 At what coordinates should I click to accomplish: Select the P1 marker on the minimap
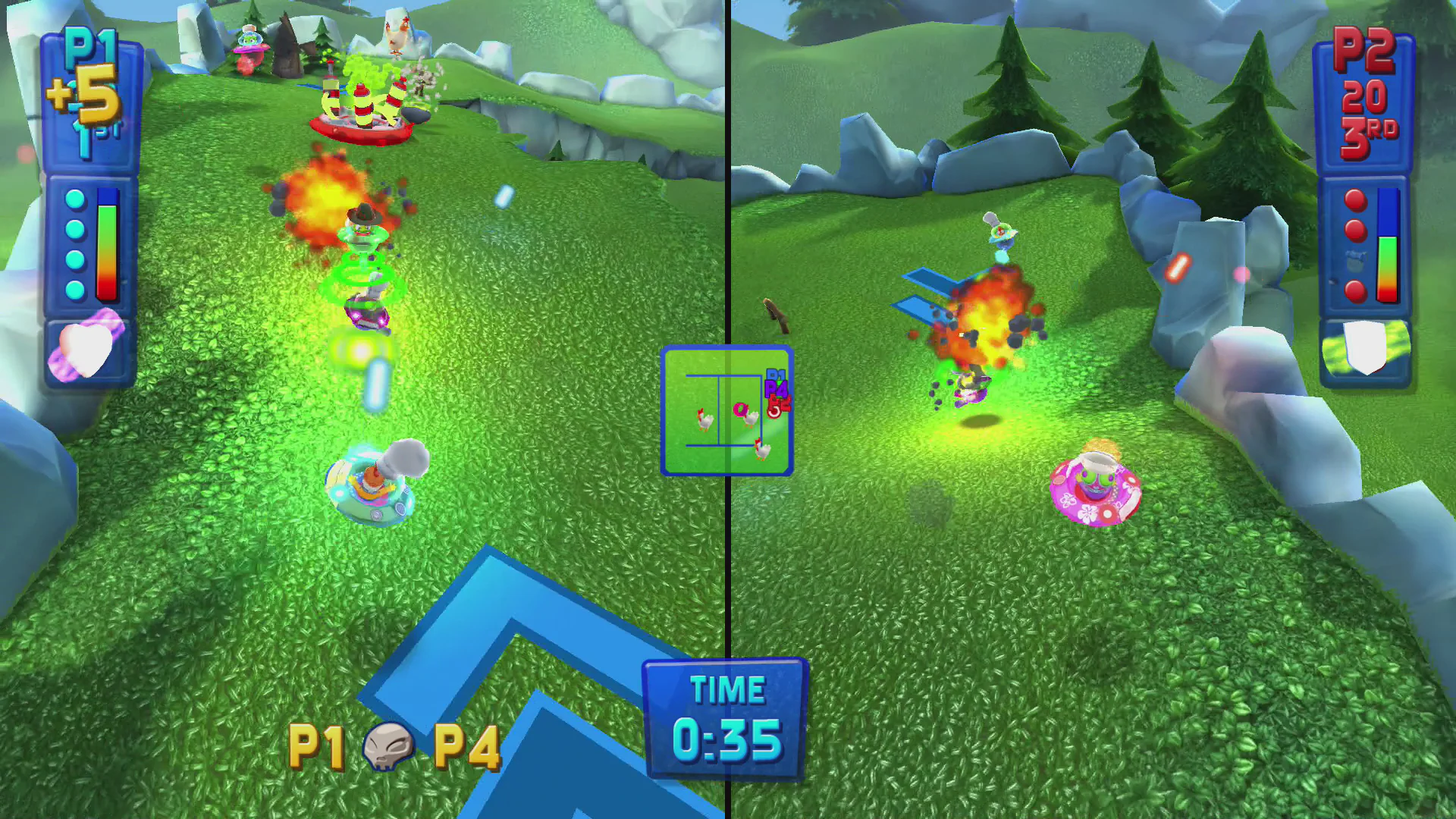pos(773,375)
